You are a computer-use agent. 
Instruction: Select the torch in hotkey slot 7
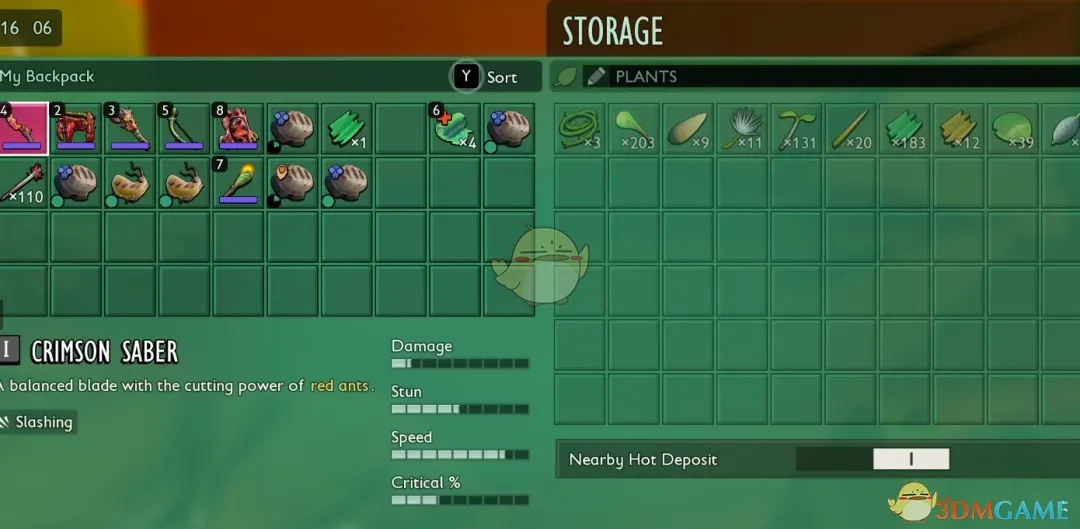pyautogui.click(x=236, y=182)
